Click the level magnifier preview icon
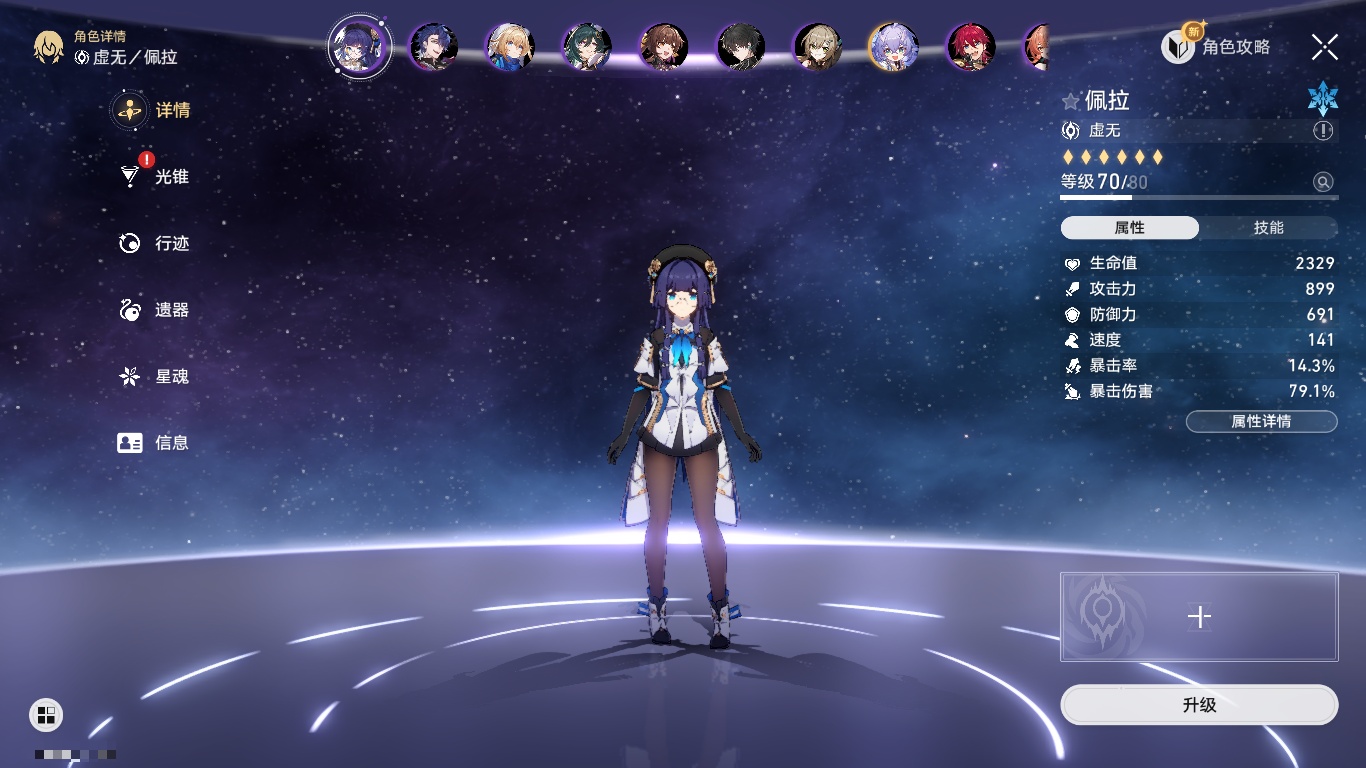 pos(1323,182)
